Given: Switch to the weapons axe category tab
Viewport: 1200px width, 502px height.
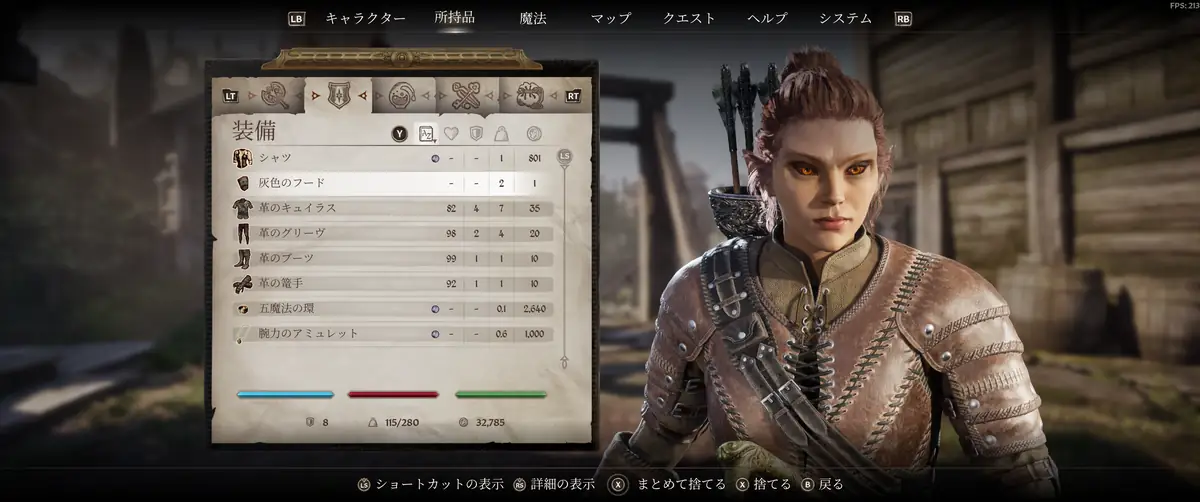Looking at the screenshot, I should point(273,96).
